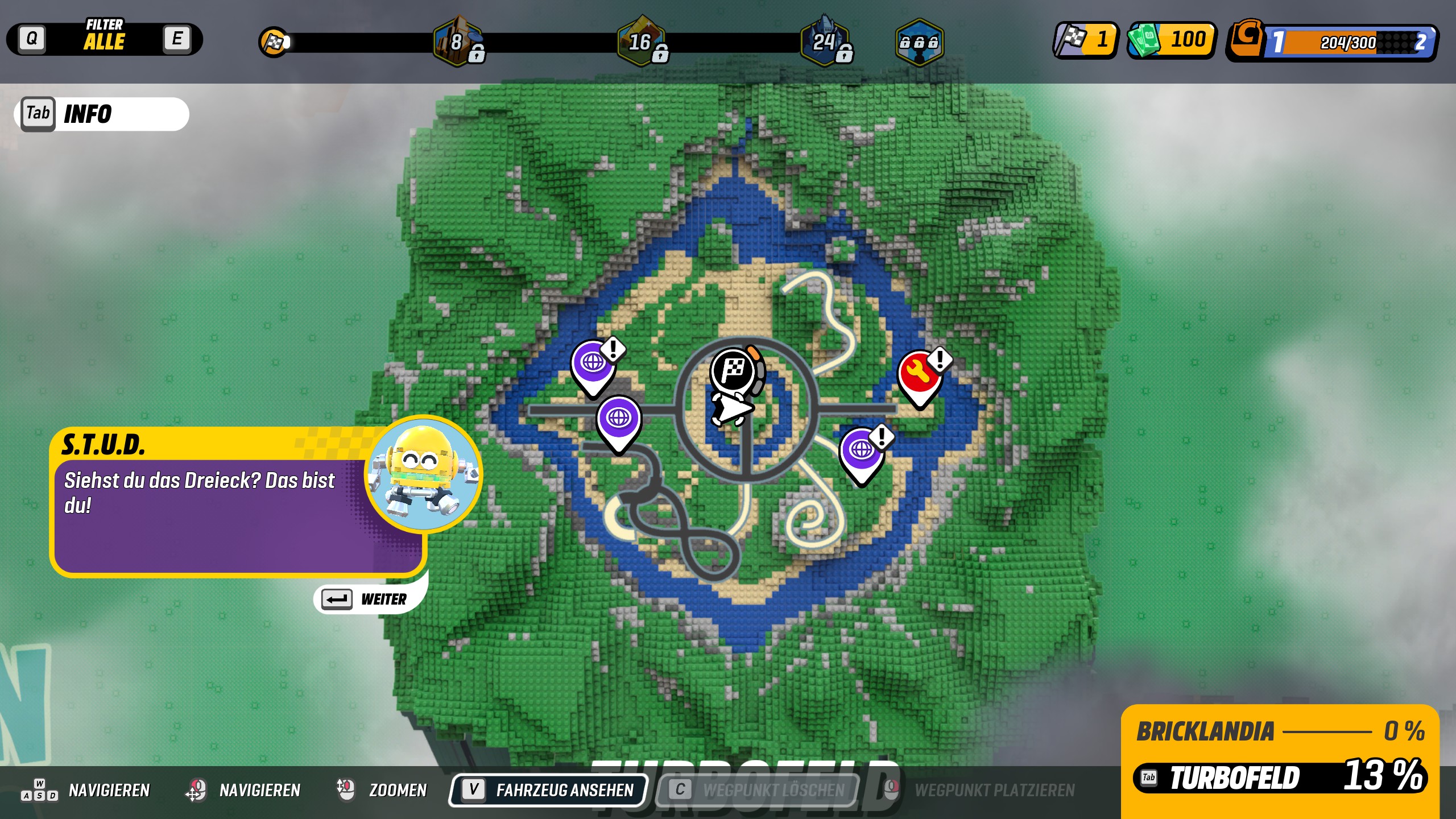Viewport: 1456px width, 819px height.
Task: Change the map filter showing Alle
Action: [104, 39]
